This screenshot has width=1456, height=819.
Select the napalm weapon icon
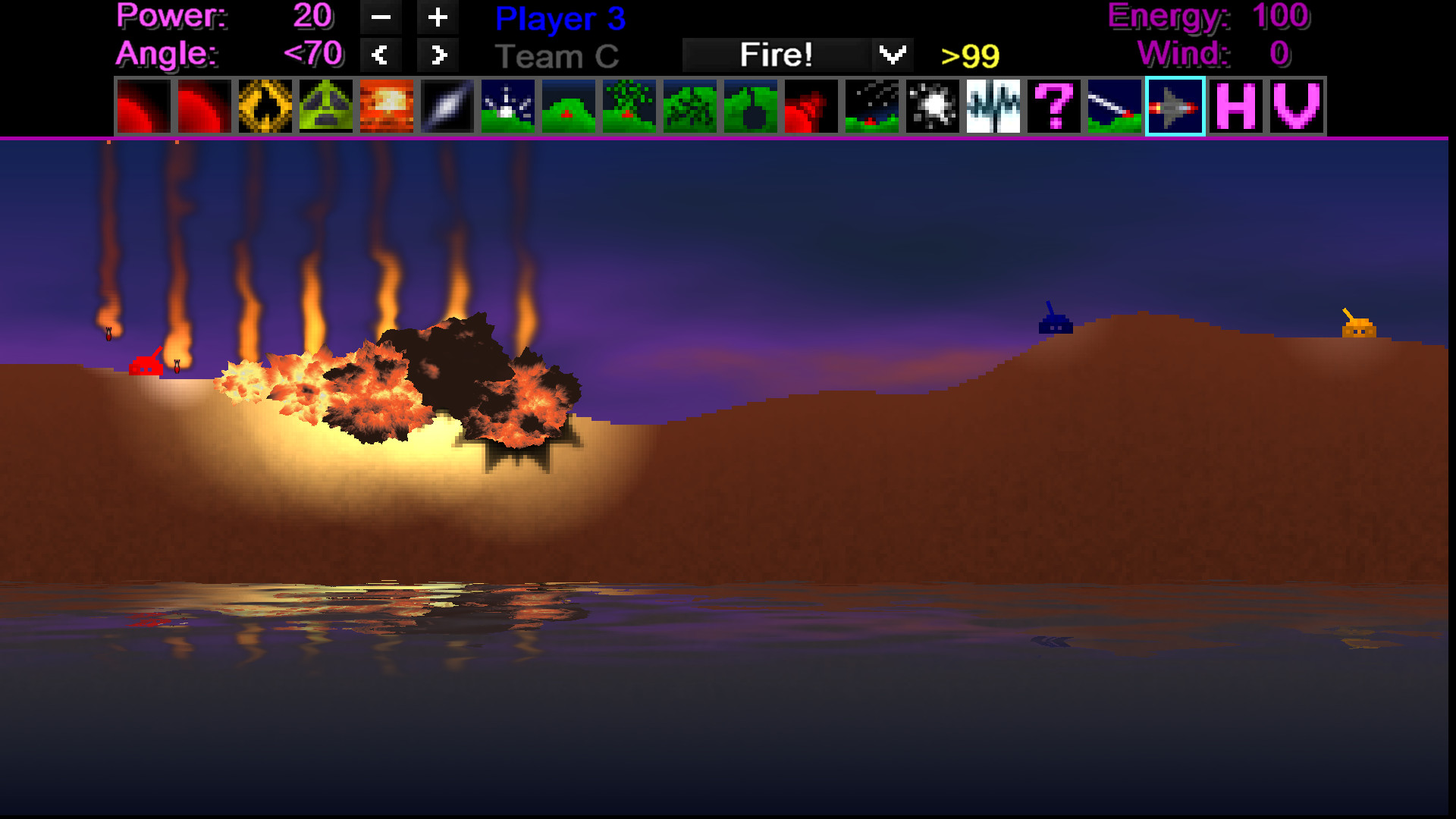pos(387,106)
